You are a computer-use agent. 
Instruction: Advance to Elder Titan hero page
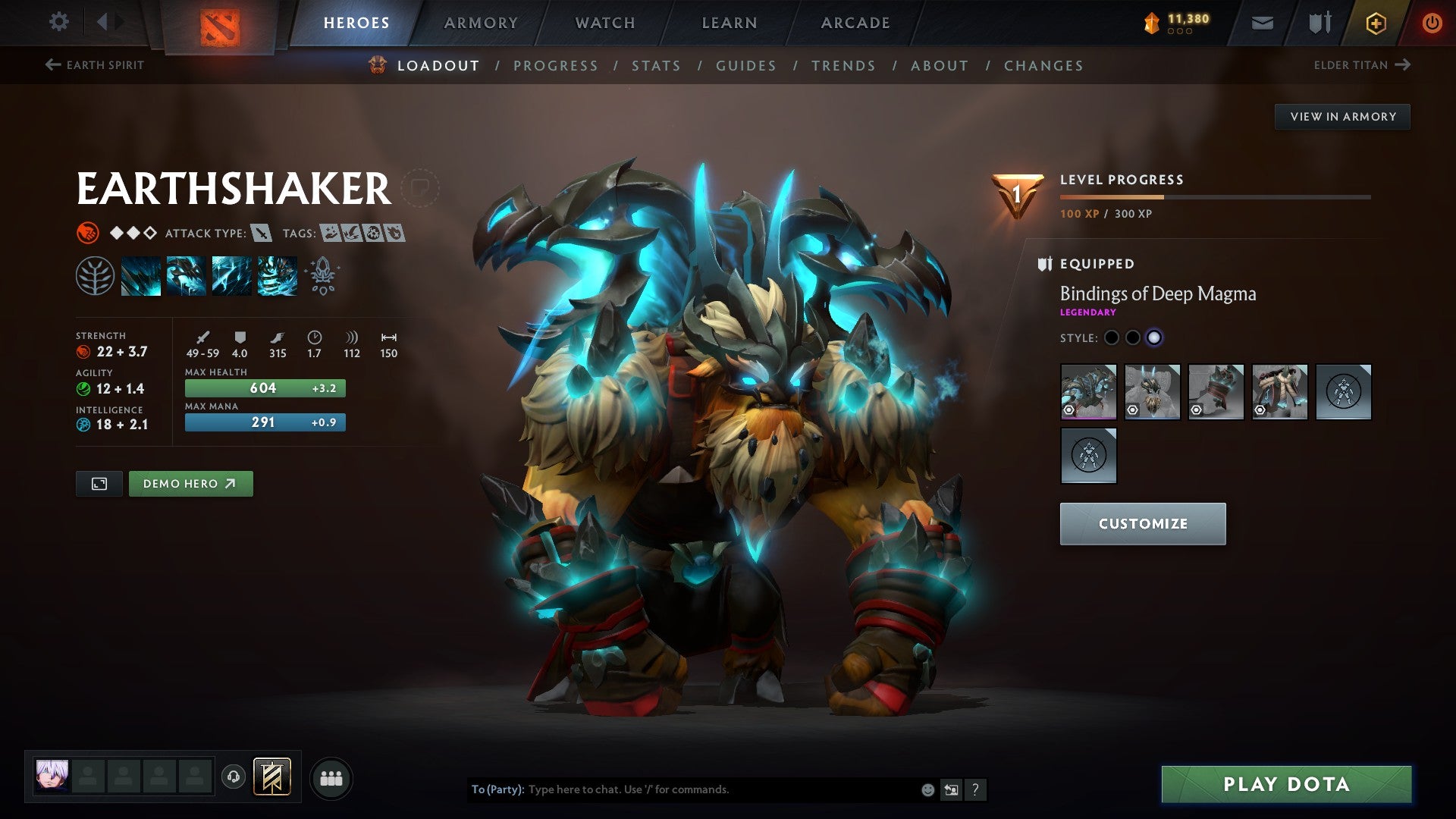point(1361,64)
